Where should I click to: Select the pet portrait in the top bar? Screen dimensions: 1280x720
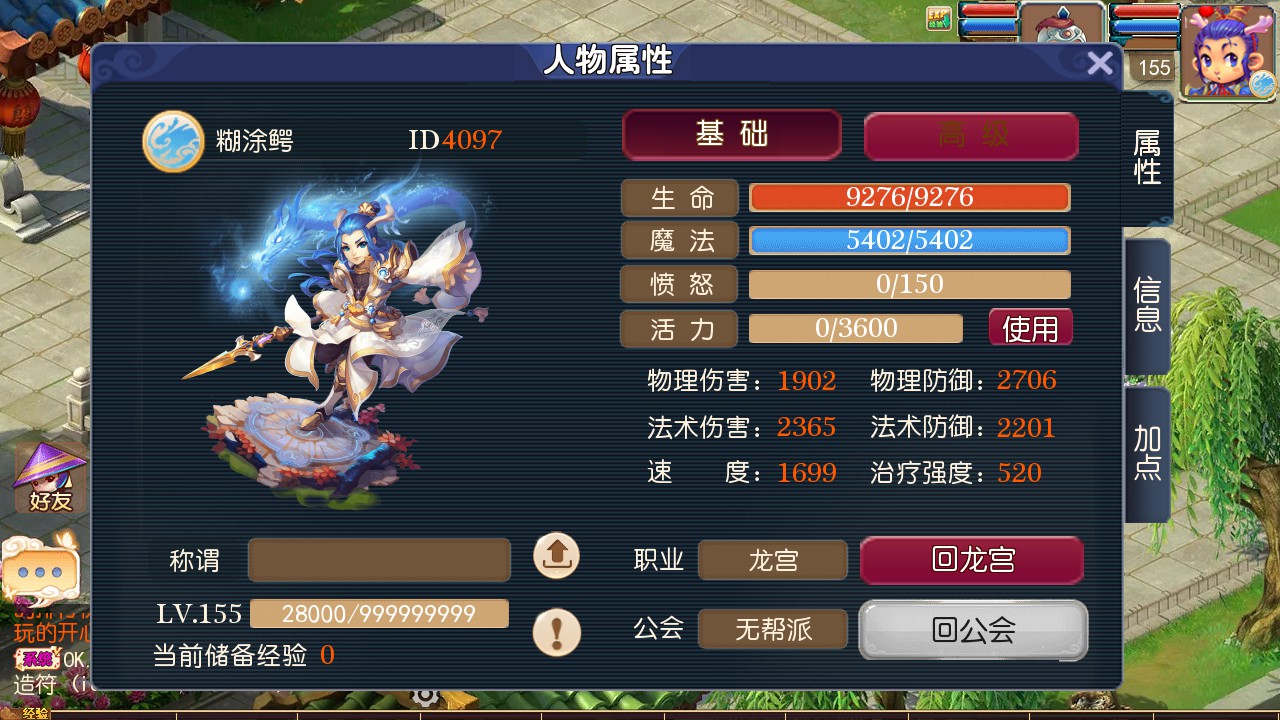pyautogui.click(x=1062, y=38)
